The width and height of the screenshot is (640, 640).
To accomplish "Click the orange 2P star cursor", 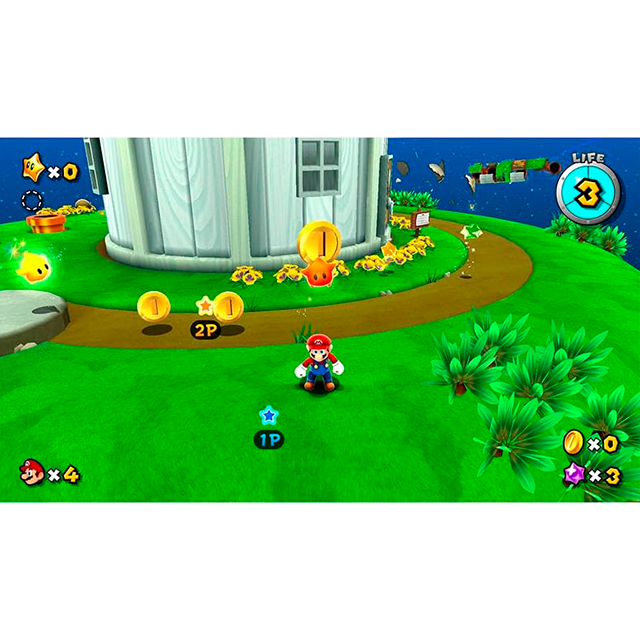I will (x=205, y=305).
